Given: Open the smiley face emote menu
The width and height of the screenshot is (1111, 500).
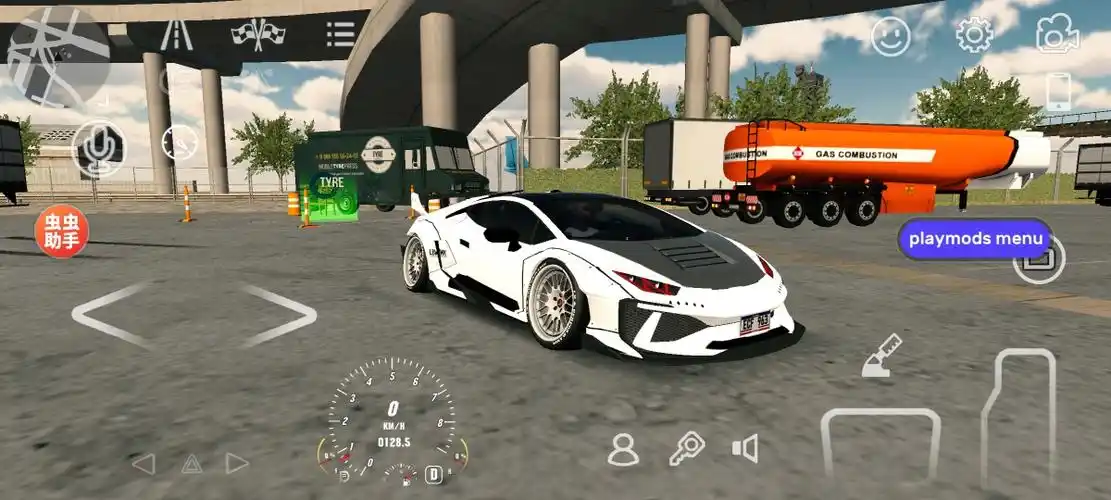Looking at the screenshot, I should 890,37.
